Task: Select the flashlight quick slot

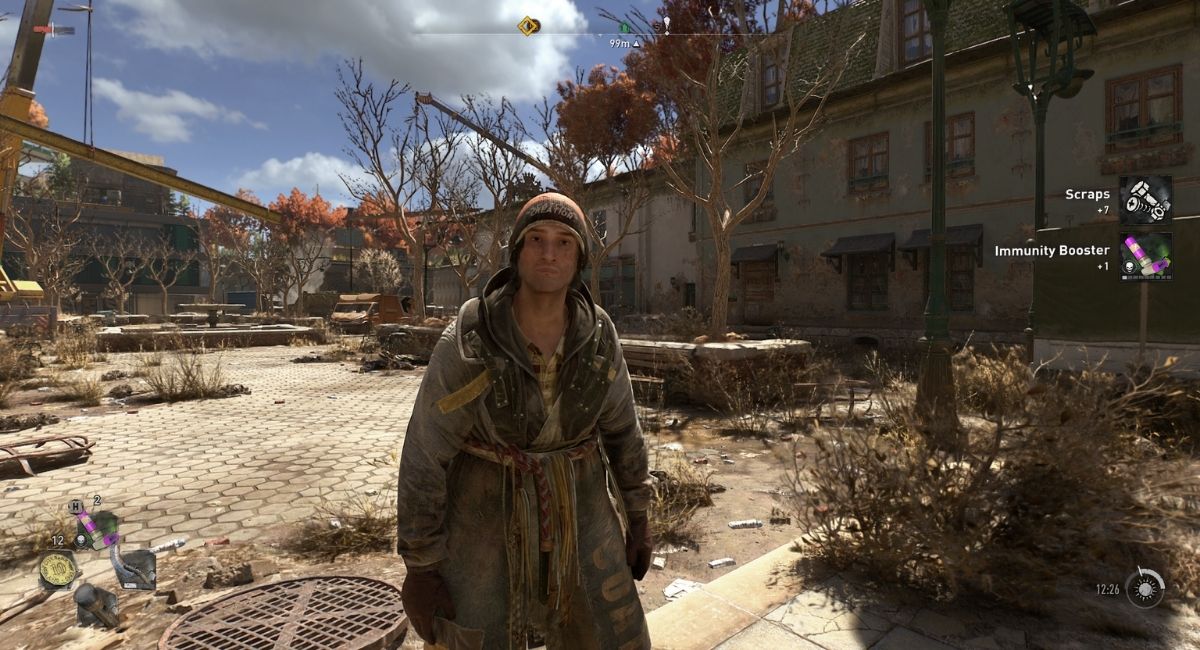Action: click(97, 604)
